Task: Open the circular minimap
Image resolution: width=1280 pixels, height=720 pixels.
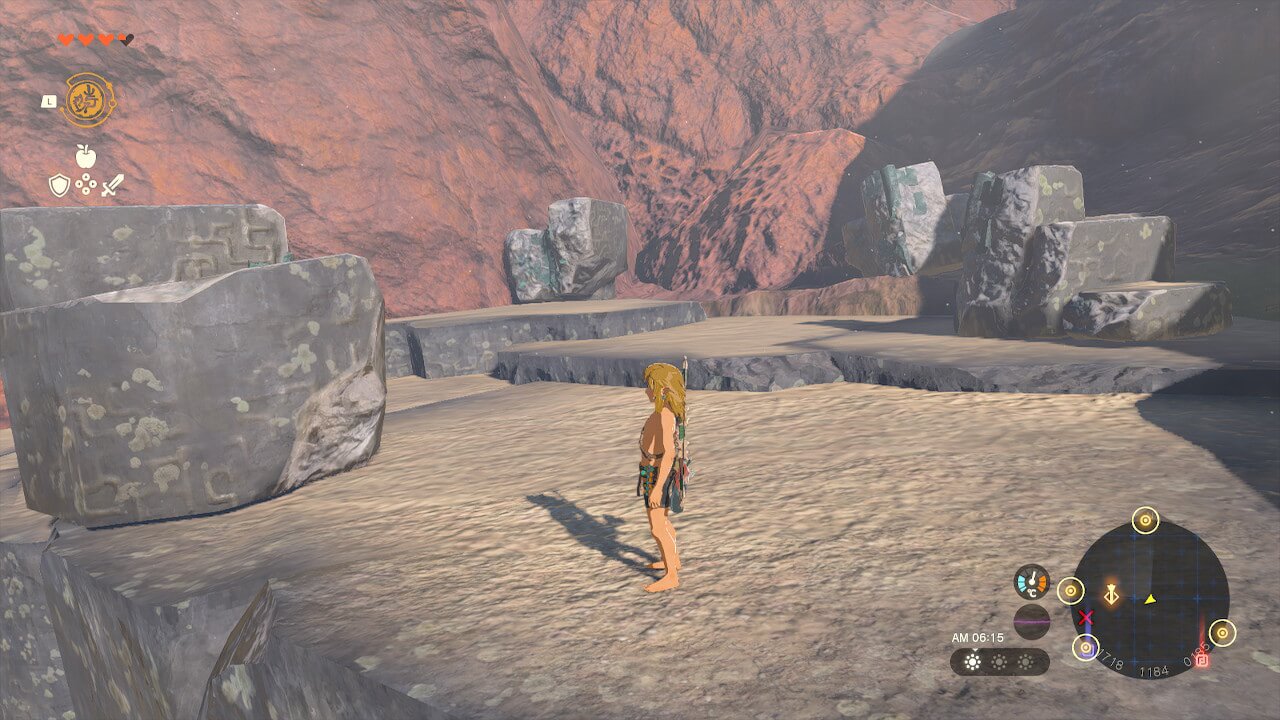Action: pyautogui.click(x=1150, y=600)
